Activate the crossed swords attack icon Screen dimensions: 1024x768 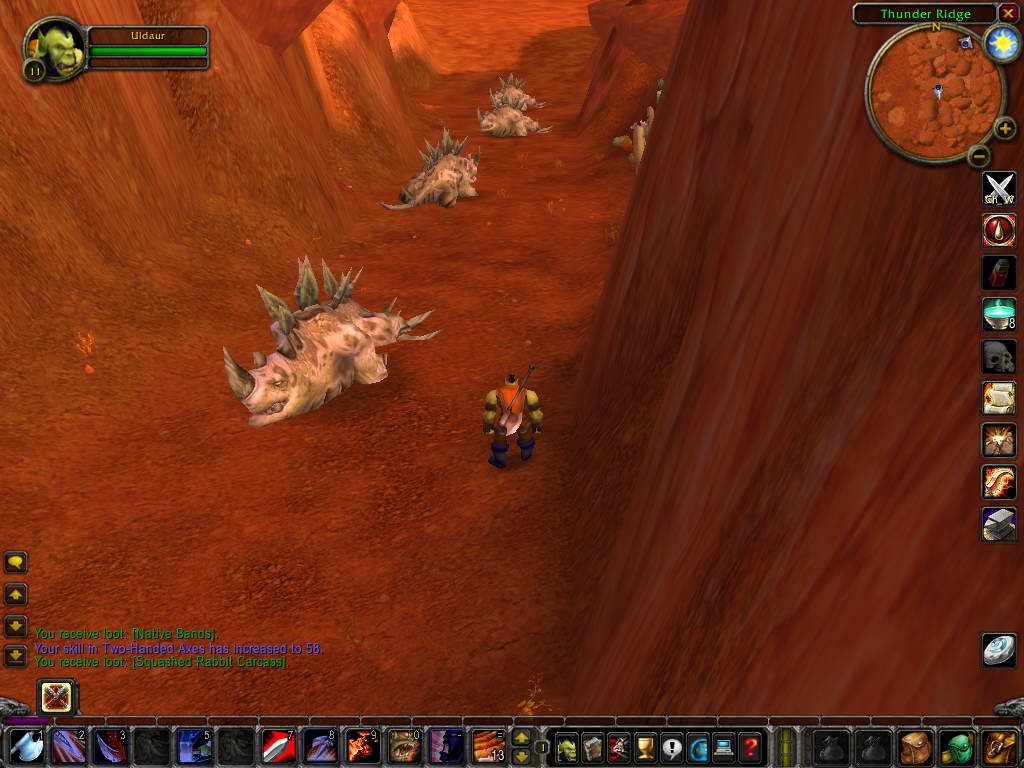999,188
